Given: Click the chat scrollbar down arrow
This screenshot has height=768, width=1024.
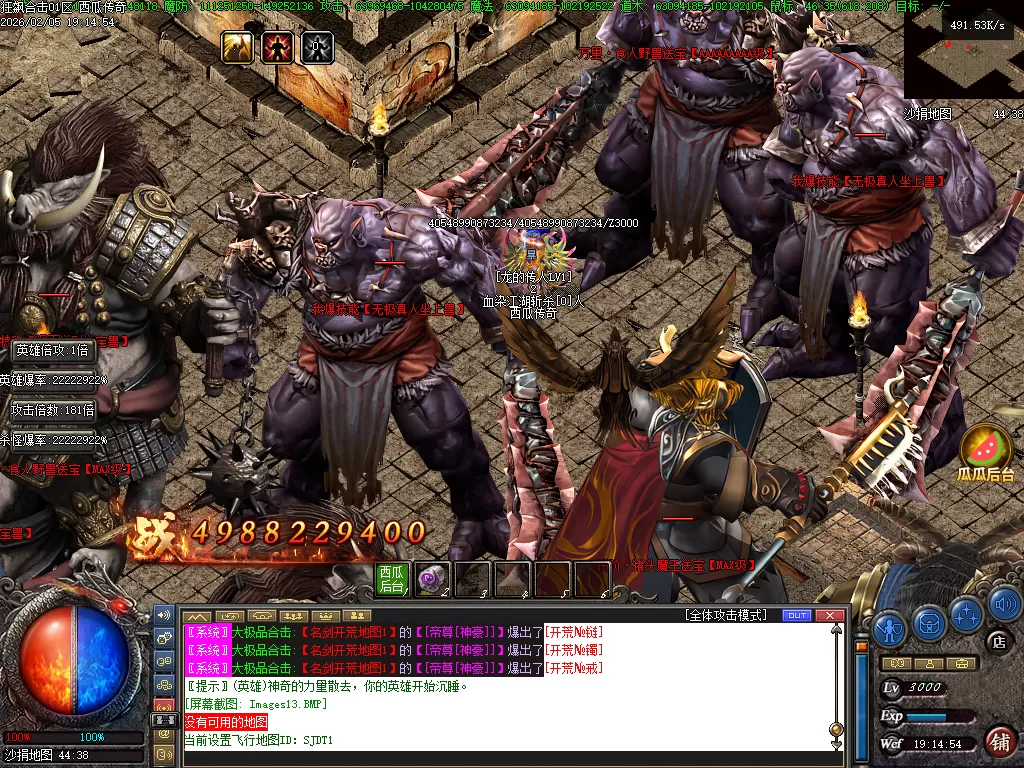Looking at the screenshot, I should tap(837, 743).
